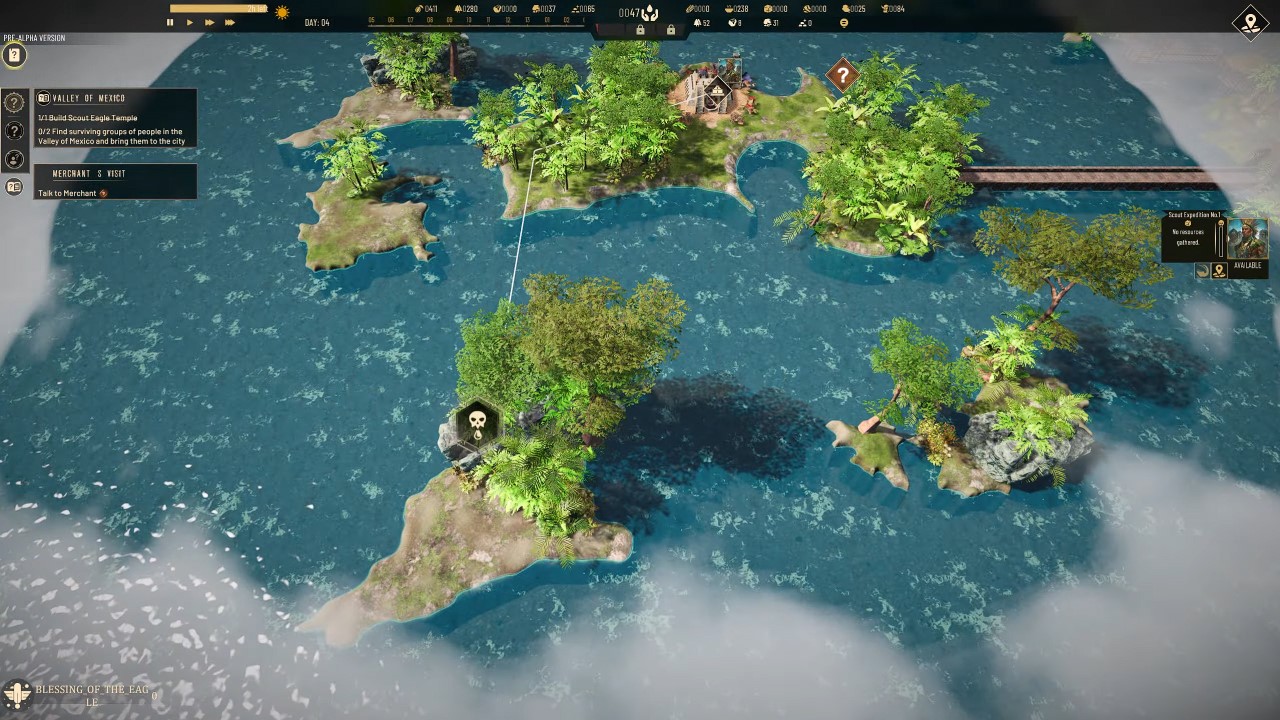
Task: Open the round help book icon below Pre-Alpha Version
Action: [x=14, y=56]
